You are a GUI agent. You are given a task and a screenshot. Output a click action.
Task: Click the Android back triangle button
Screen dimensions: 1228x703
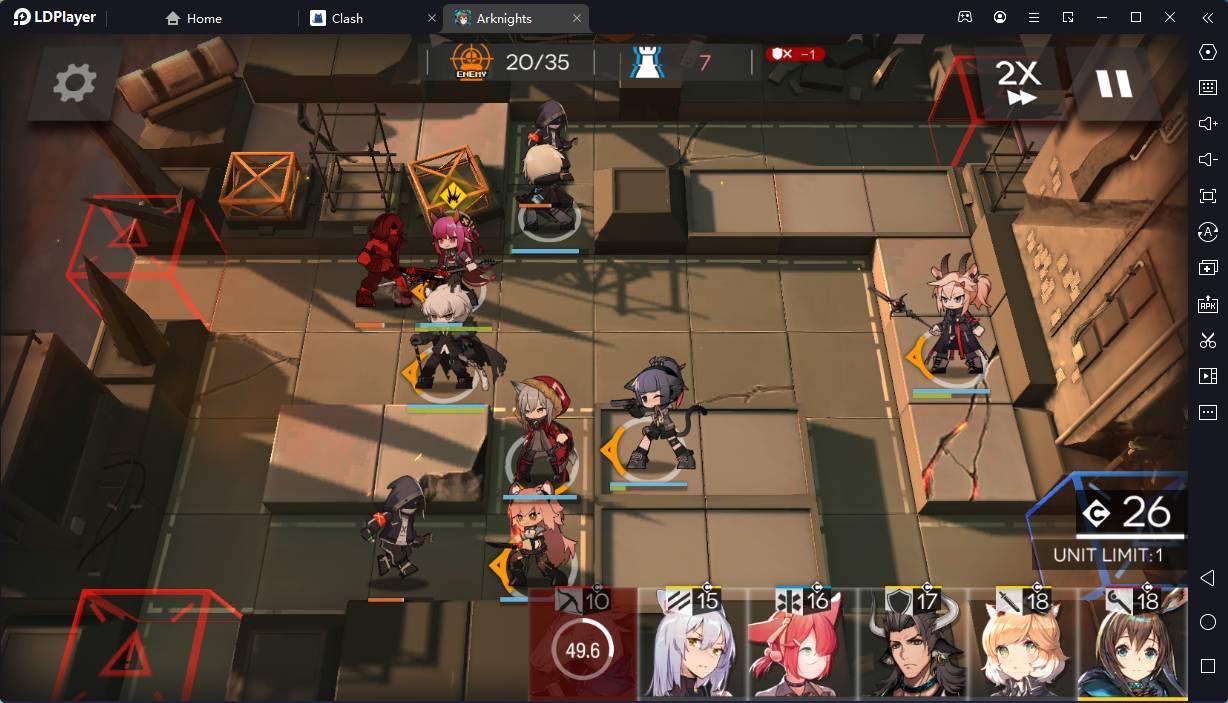click(1207, 579)
